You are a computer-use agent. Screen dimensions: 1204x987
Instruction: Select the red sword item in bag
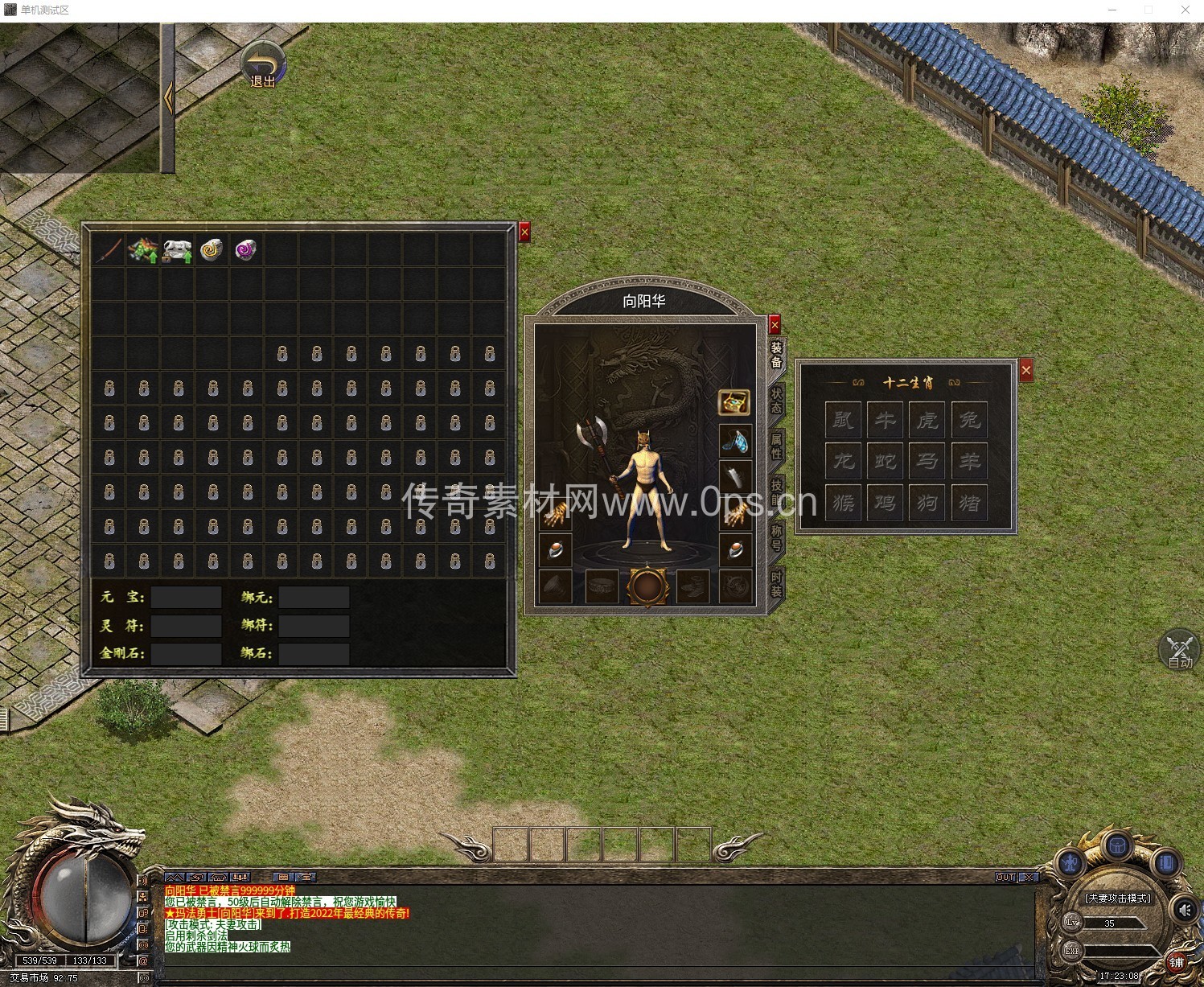coord(109,250)
